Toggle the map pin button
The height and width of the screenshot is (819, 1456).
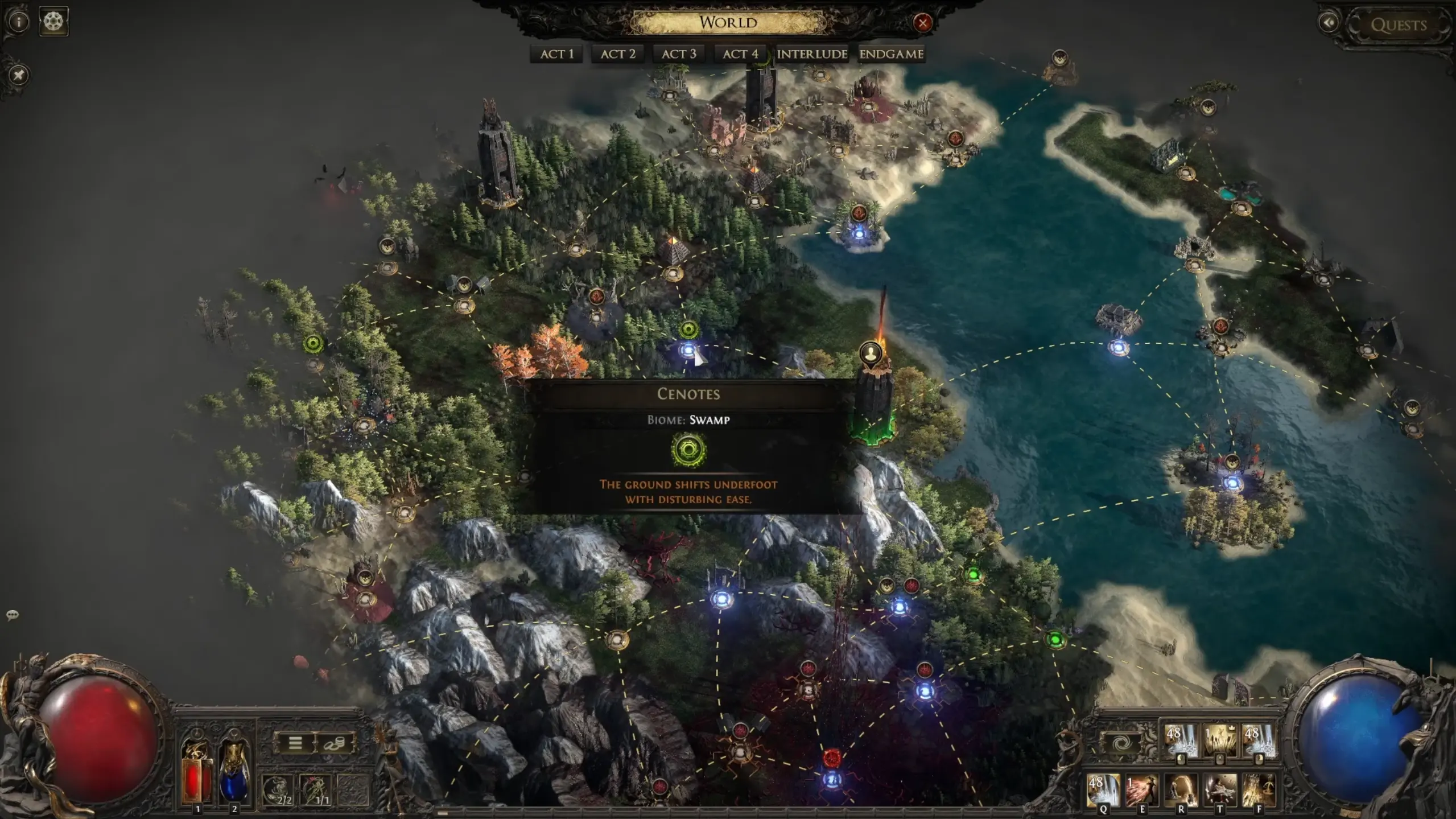pos(19,75)
